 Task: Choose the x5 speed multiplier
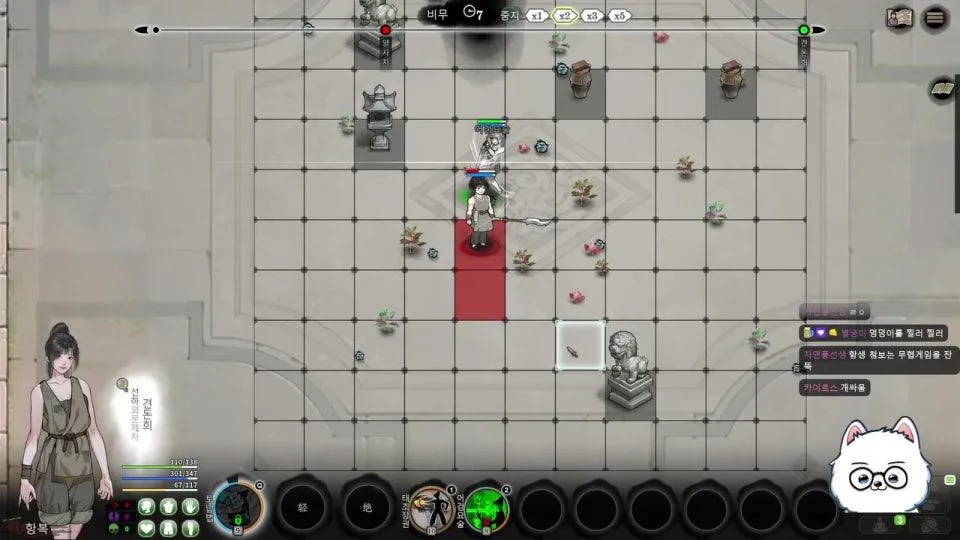(x=620, y=15)
